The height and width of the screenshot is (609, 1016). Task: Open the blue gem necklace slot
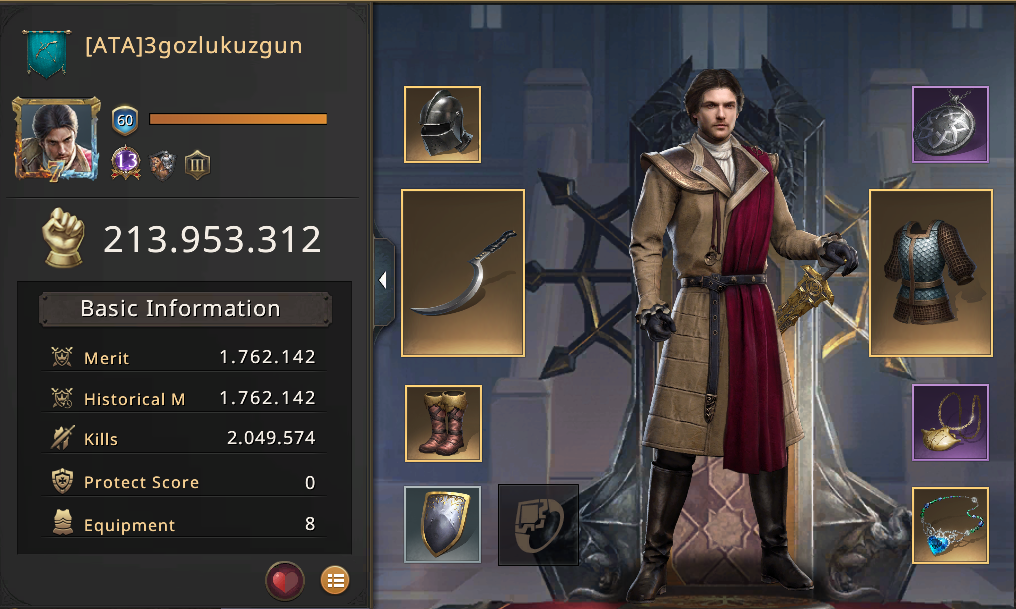click(950, 524)
